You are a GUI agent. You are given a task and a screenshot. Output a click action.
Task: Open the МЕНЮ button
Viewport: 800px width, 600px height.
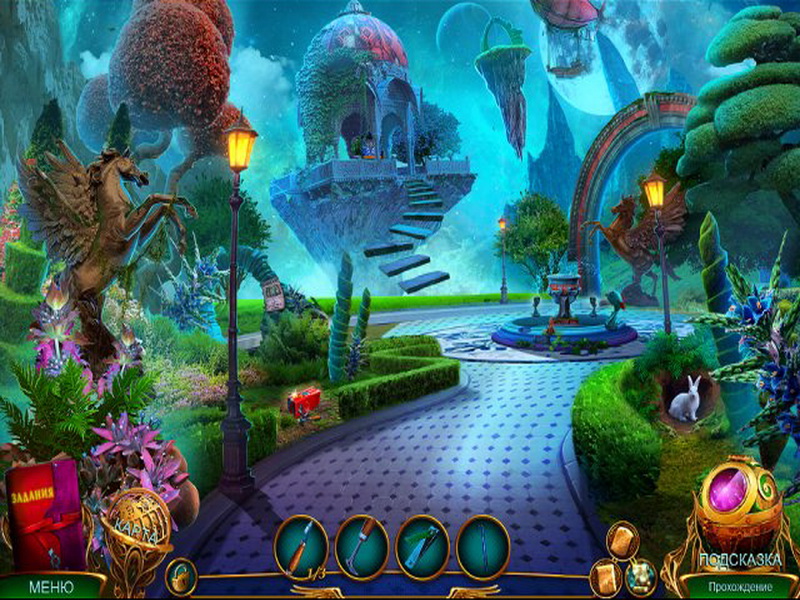click(50, 586)
